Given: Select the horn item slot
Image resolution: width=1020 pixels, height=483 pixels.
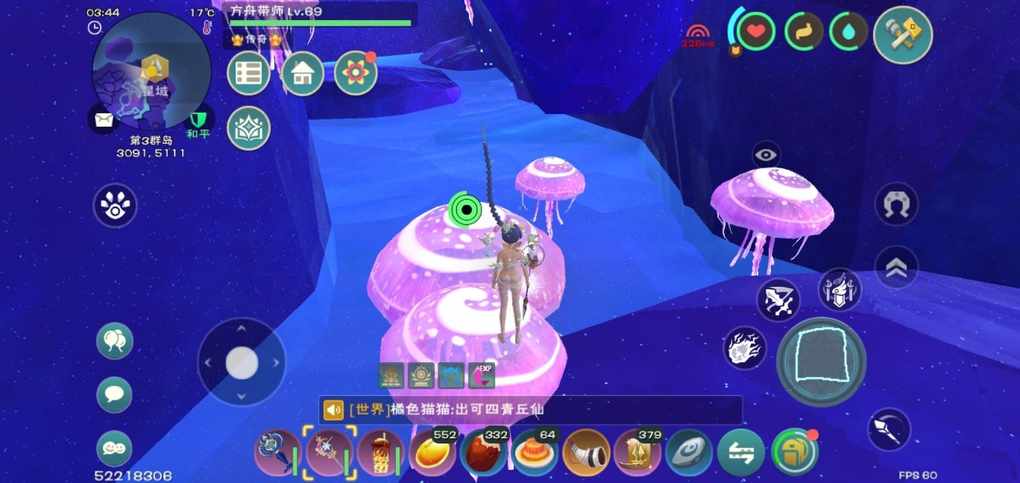Looking at the screenshot, I should point(586,453).
